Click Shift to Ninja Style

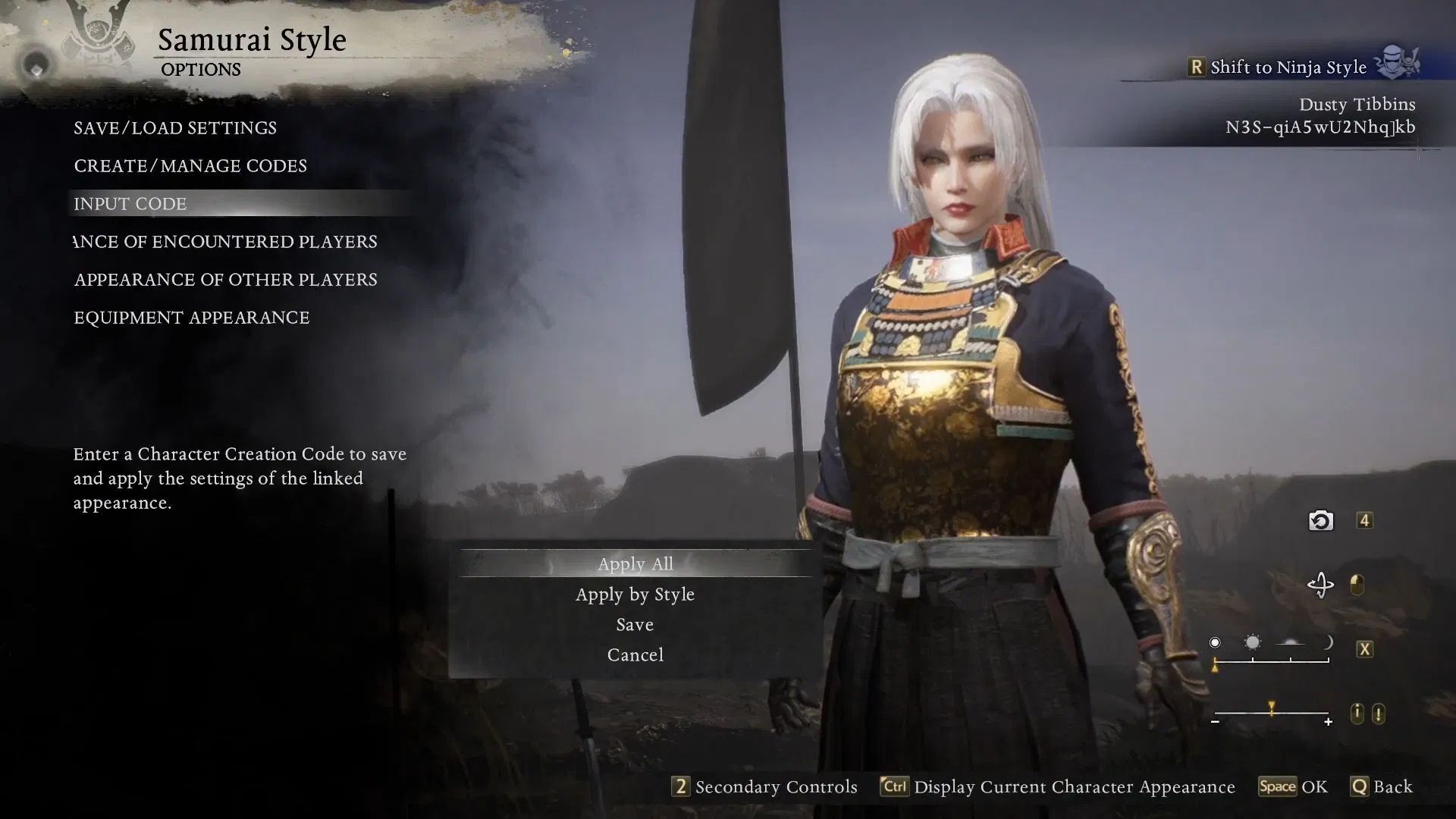click(1289, 67)
